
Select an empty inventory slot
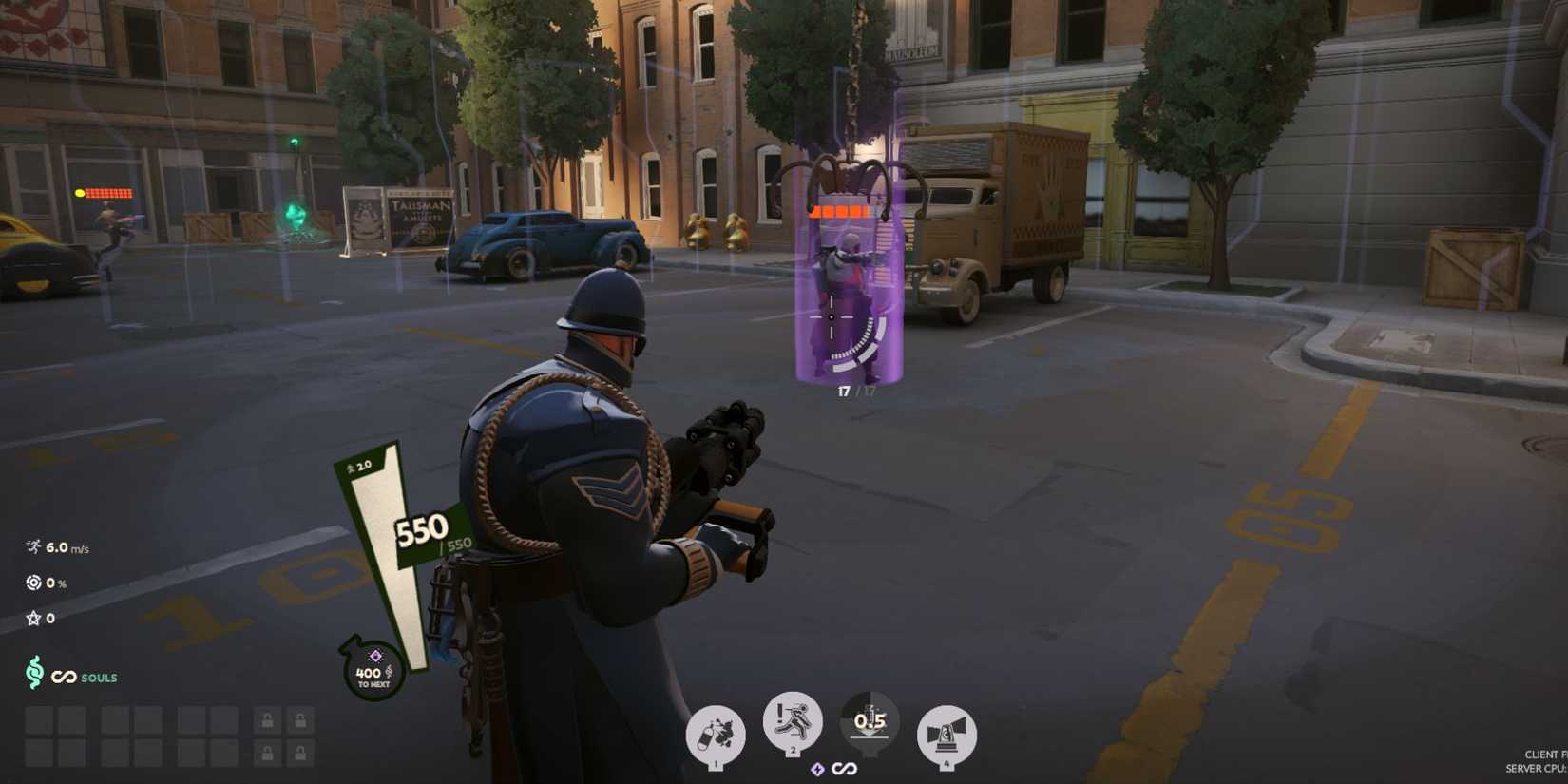40,720
